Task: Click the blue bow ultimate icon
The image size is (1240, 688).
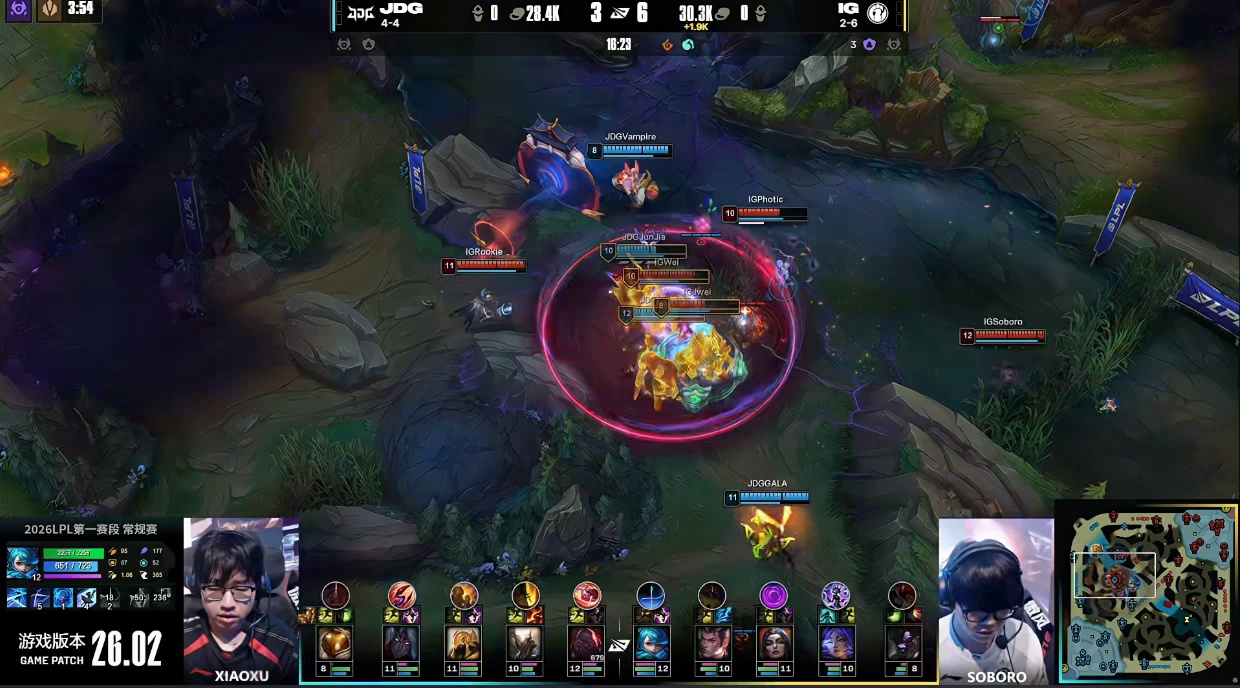Action: click(x=651, y=596)
